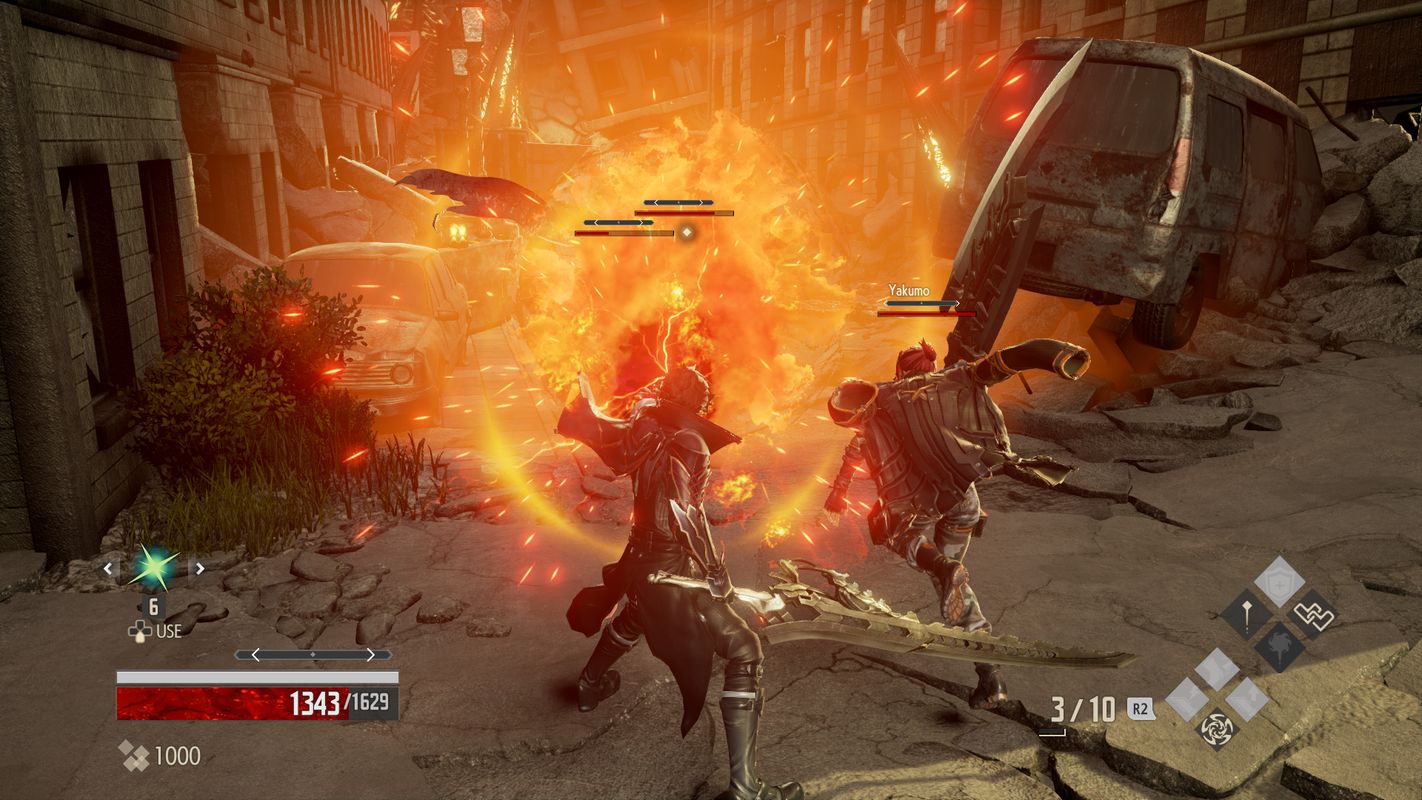This screenshot has width=1422, height=800.
Task: Select the dark flower-shaped gift
Action: [1279, 646]
